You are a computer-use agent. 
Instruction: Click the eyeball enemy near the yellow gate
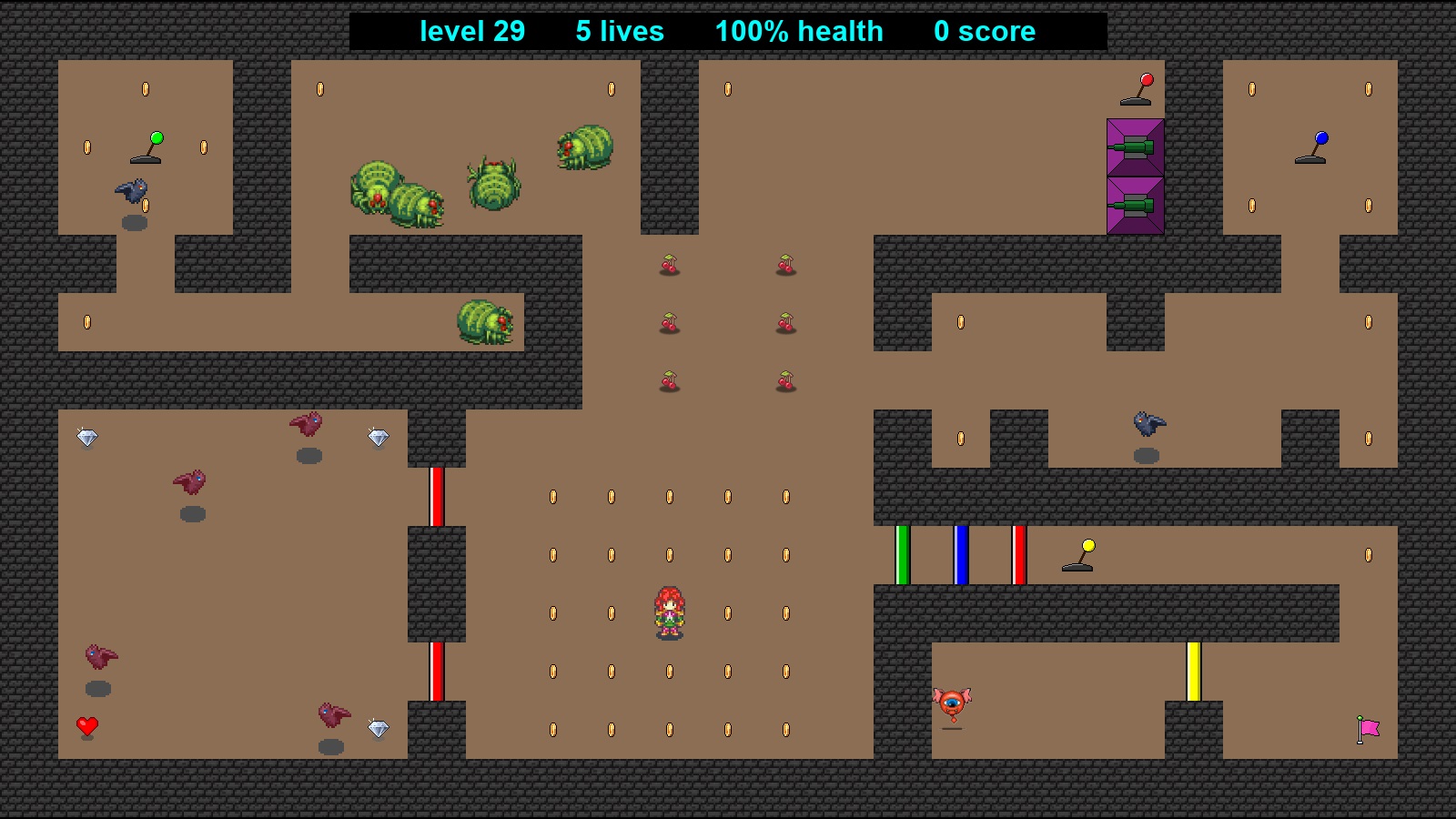[950, 703]
